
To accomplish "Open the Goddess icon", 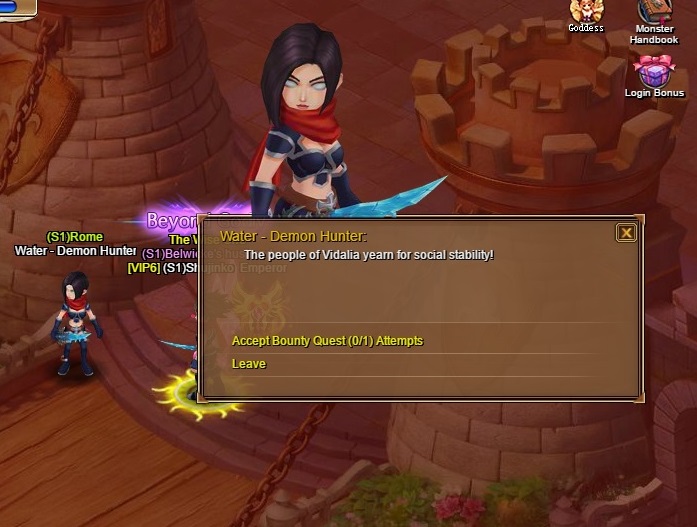I will (x=586, y=13).
